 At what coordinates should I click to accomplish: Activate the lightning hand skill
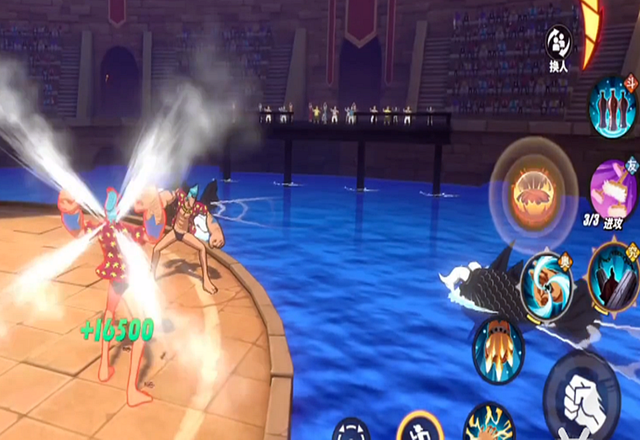tap(490, 424)
